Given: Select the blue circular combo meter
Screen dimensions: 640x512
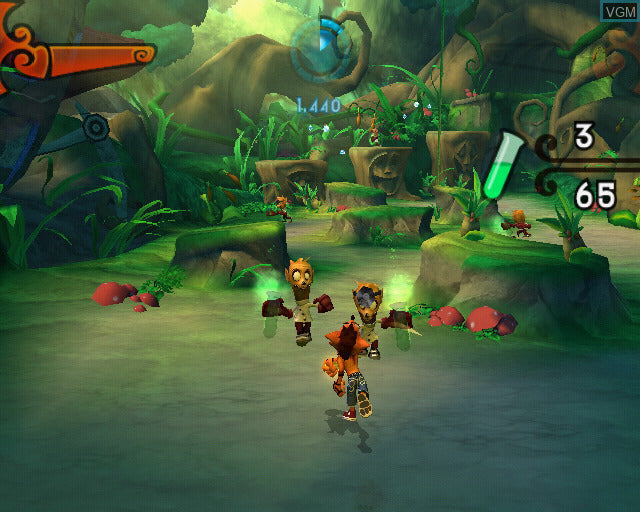Looking at the screenshot, I should point(320,46).
